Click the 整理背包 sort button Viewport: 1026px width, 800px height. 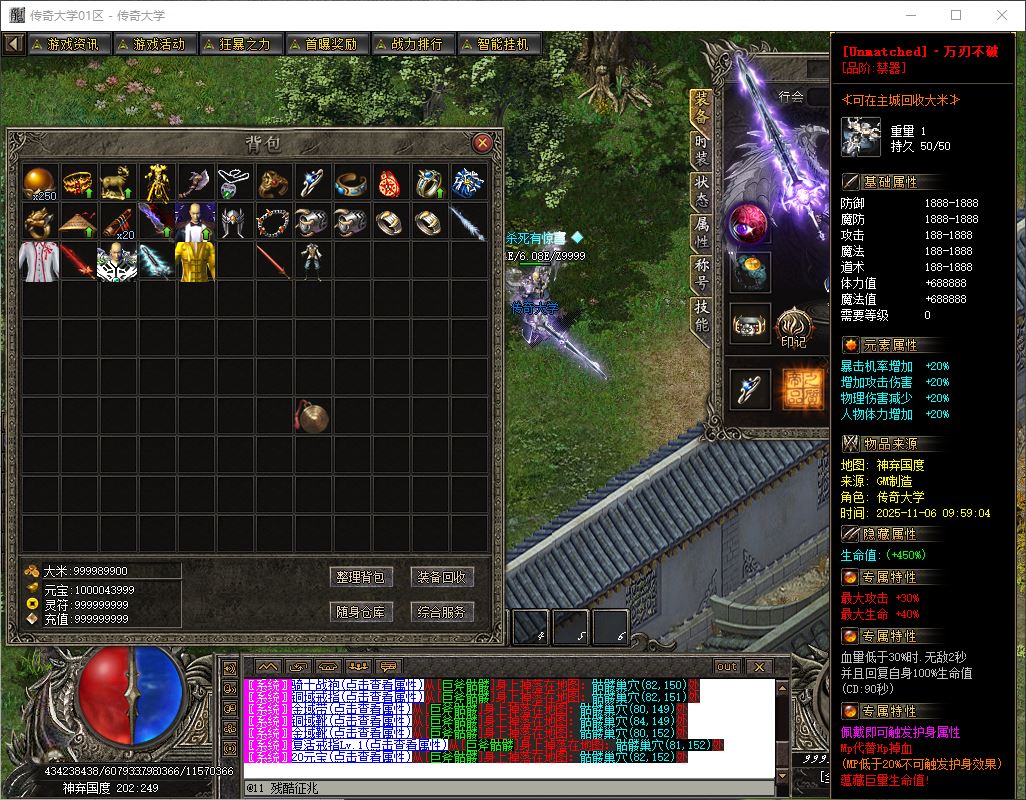(360, 577)
